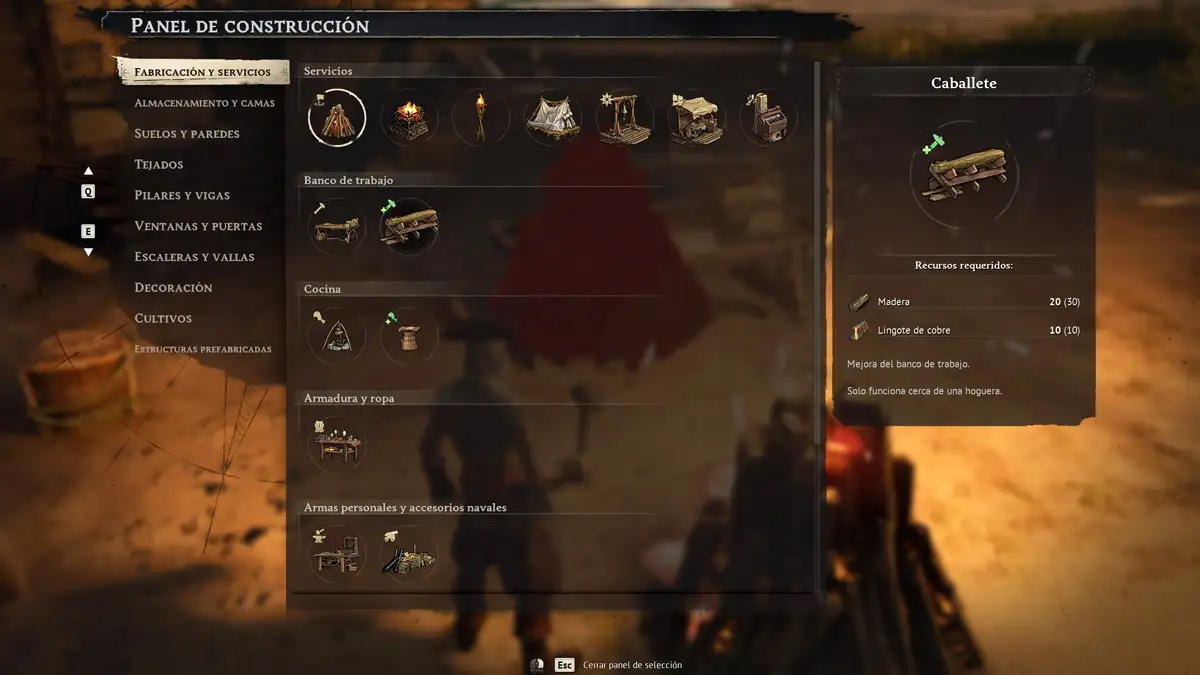
Task: Open the Cultivos category
Action: 163,319
